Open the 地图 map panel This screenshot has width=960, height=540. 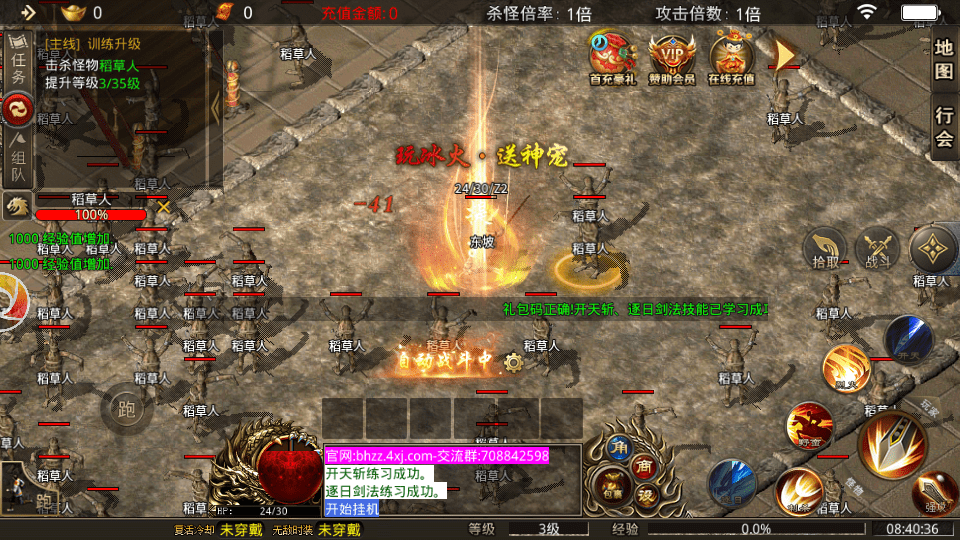tap(943, 59)
